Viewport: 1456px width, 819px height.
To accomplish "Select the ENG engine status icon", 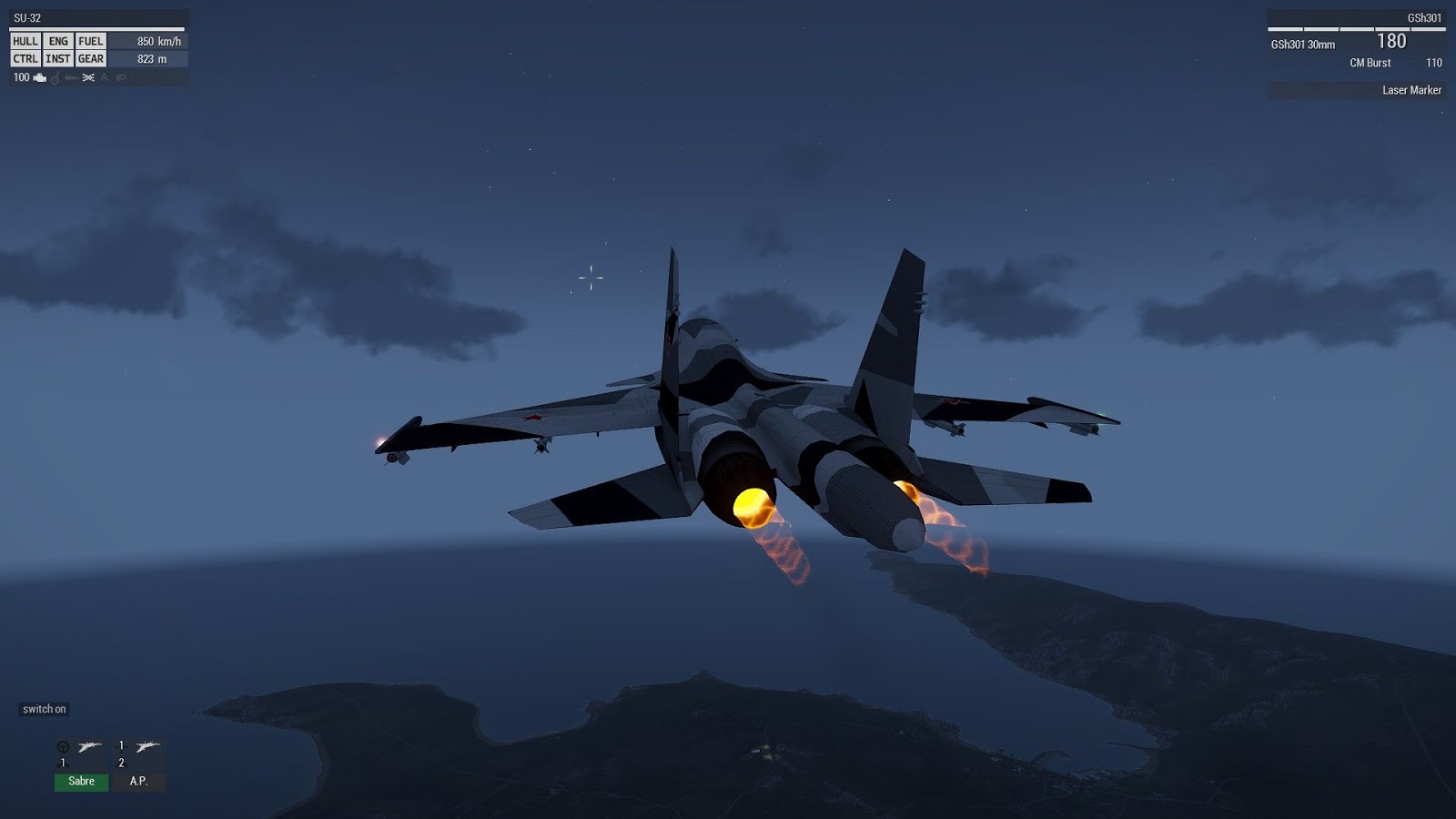I will click(x=58, y=41).
